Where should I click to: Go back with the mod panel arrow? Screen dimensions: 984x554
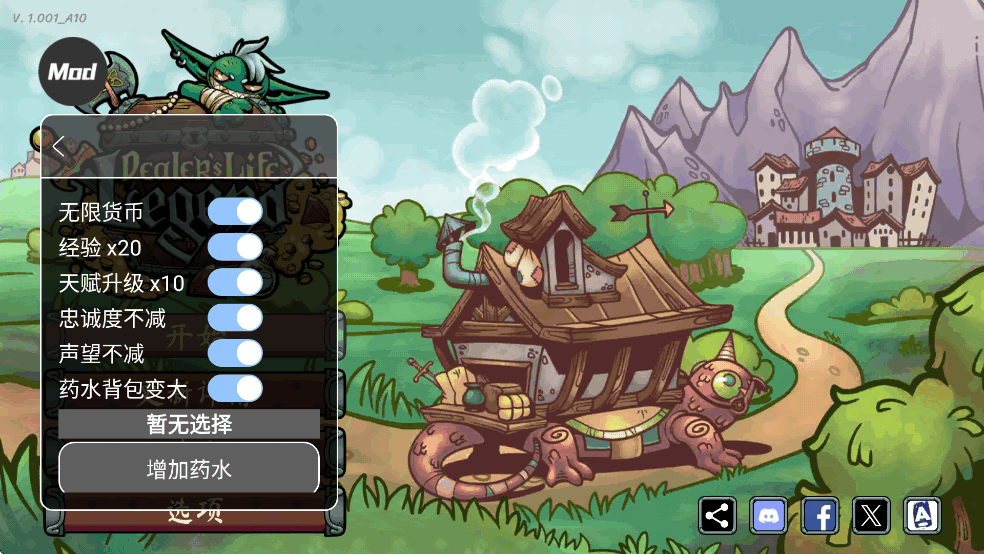point(59,146)
